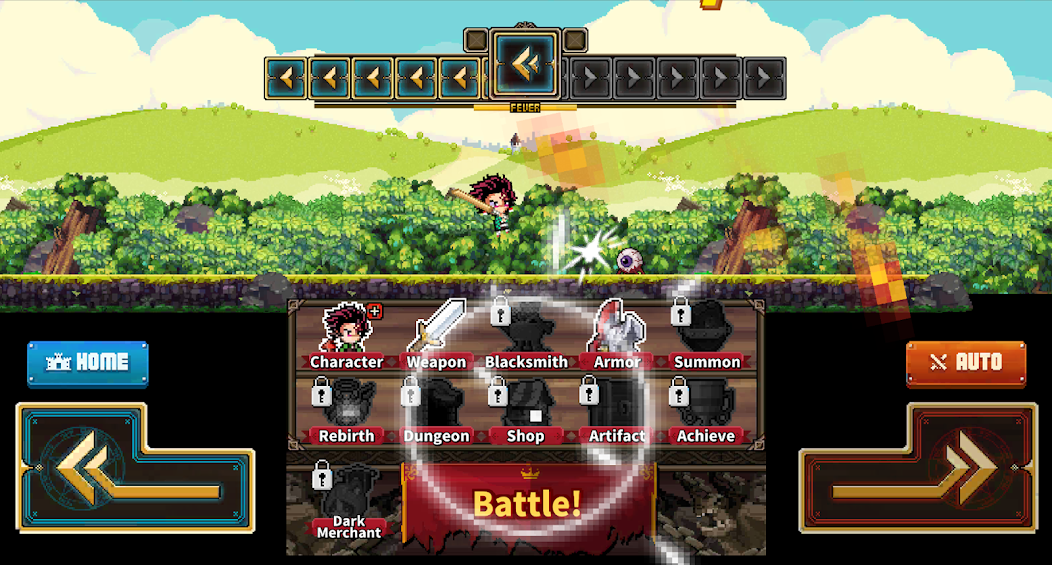The width and height of the screenshot is (1052, 565).
Task: Open the Armor menu
Action: coord(617,338)
